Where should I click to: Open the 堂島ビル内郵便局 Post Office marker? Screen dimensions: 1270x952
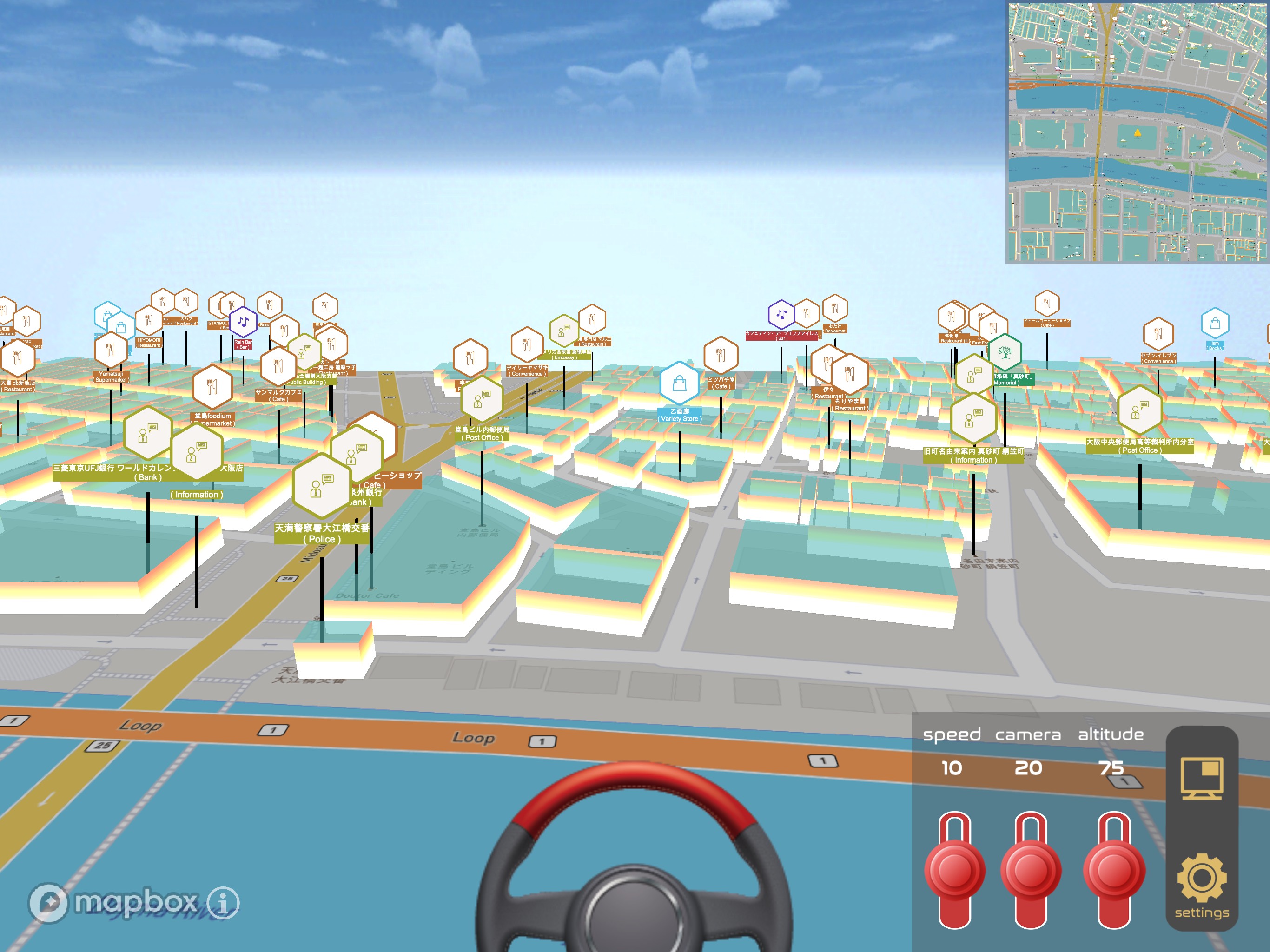click(x=481, y=400)
